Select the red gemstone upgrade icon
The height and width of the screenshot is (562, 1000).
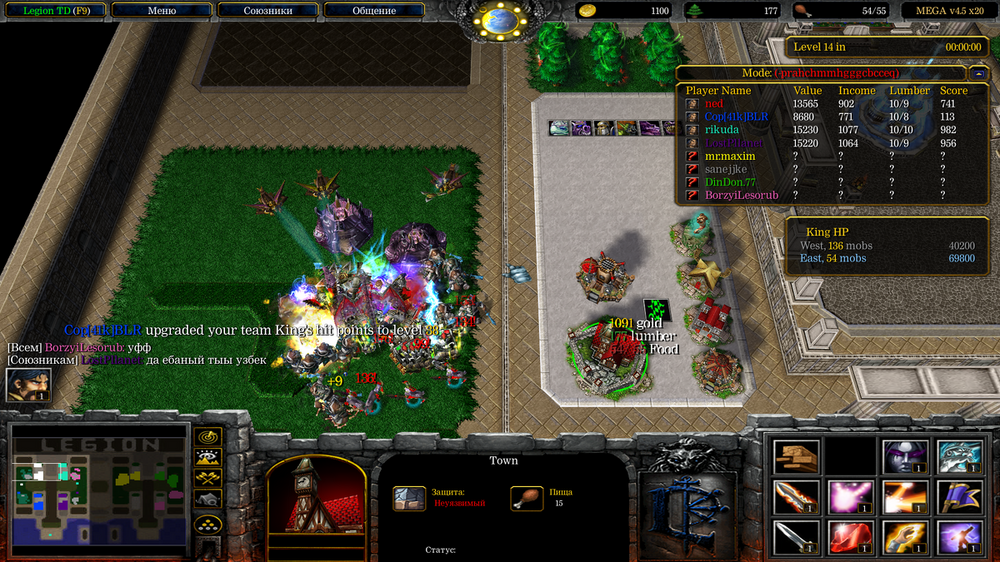coord(850,537)
